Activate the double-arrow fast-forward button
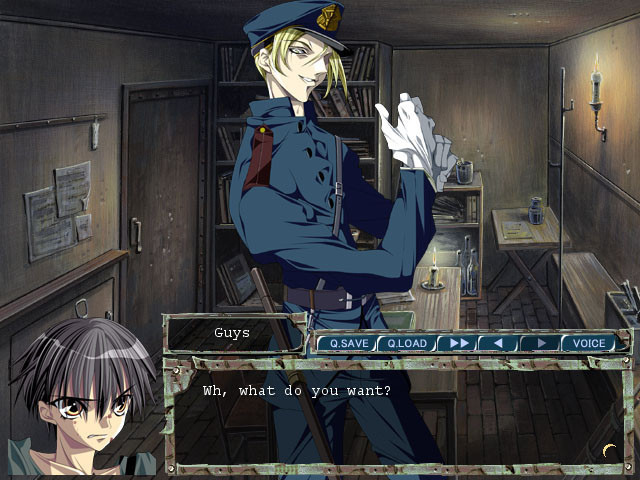 coord(458,343)
